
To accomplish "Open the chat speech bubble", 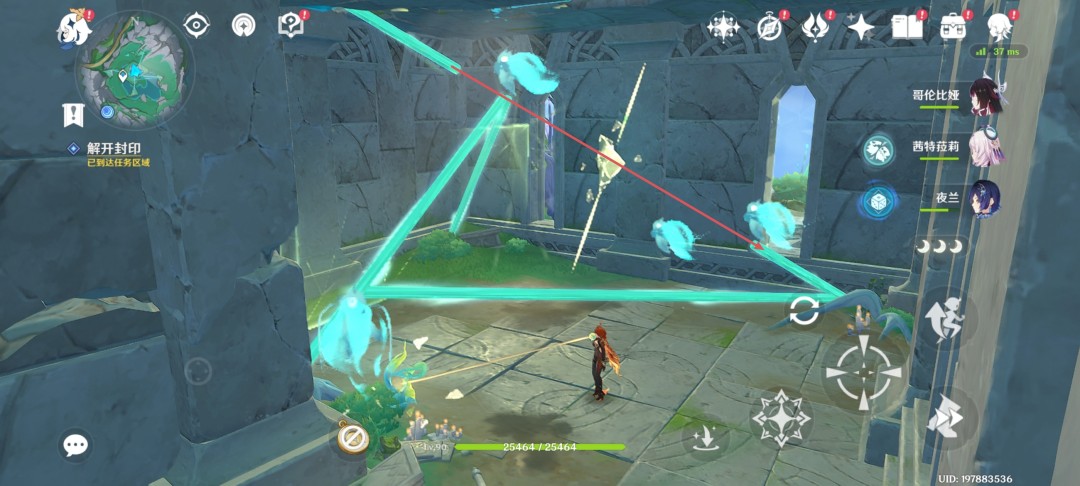I will point(76,445).
